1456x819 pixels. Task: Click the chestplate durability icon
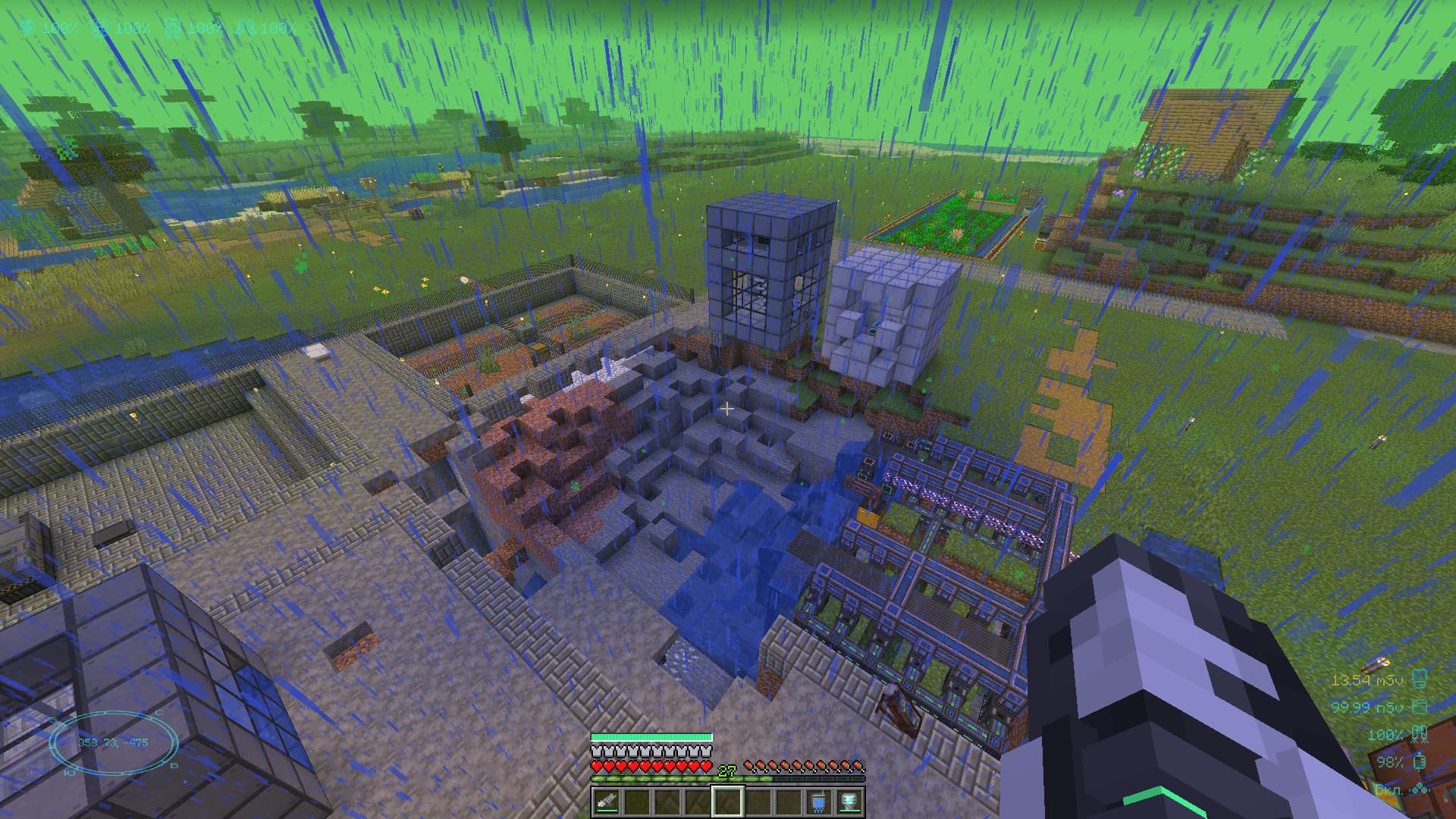pyautogui.click(x=99, y=28)
